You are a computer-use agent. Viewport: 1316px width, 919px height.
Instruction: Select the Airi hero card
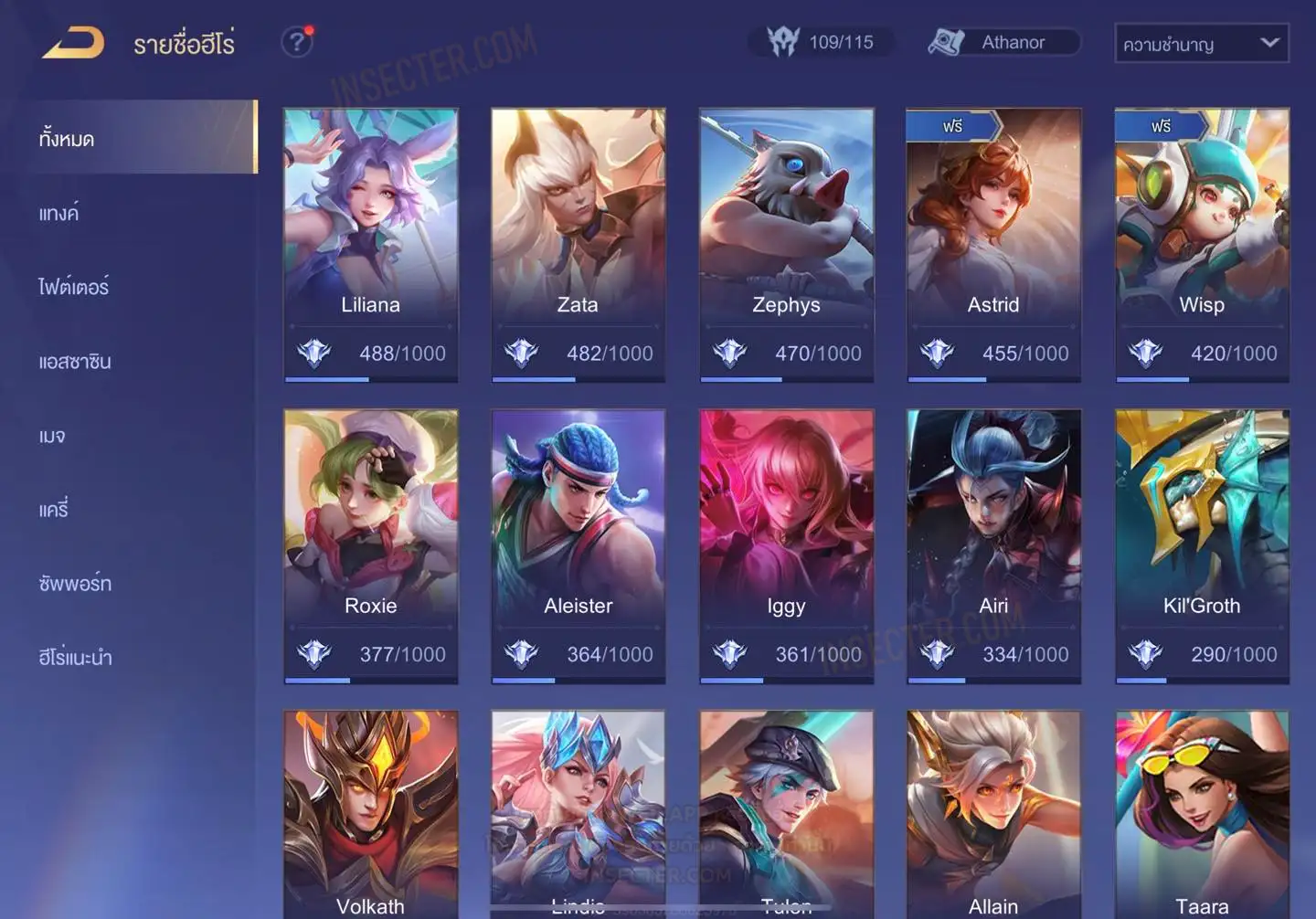pyautogui.click(x=993, y=545)
